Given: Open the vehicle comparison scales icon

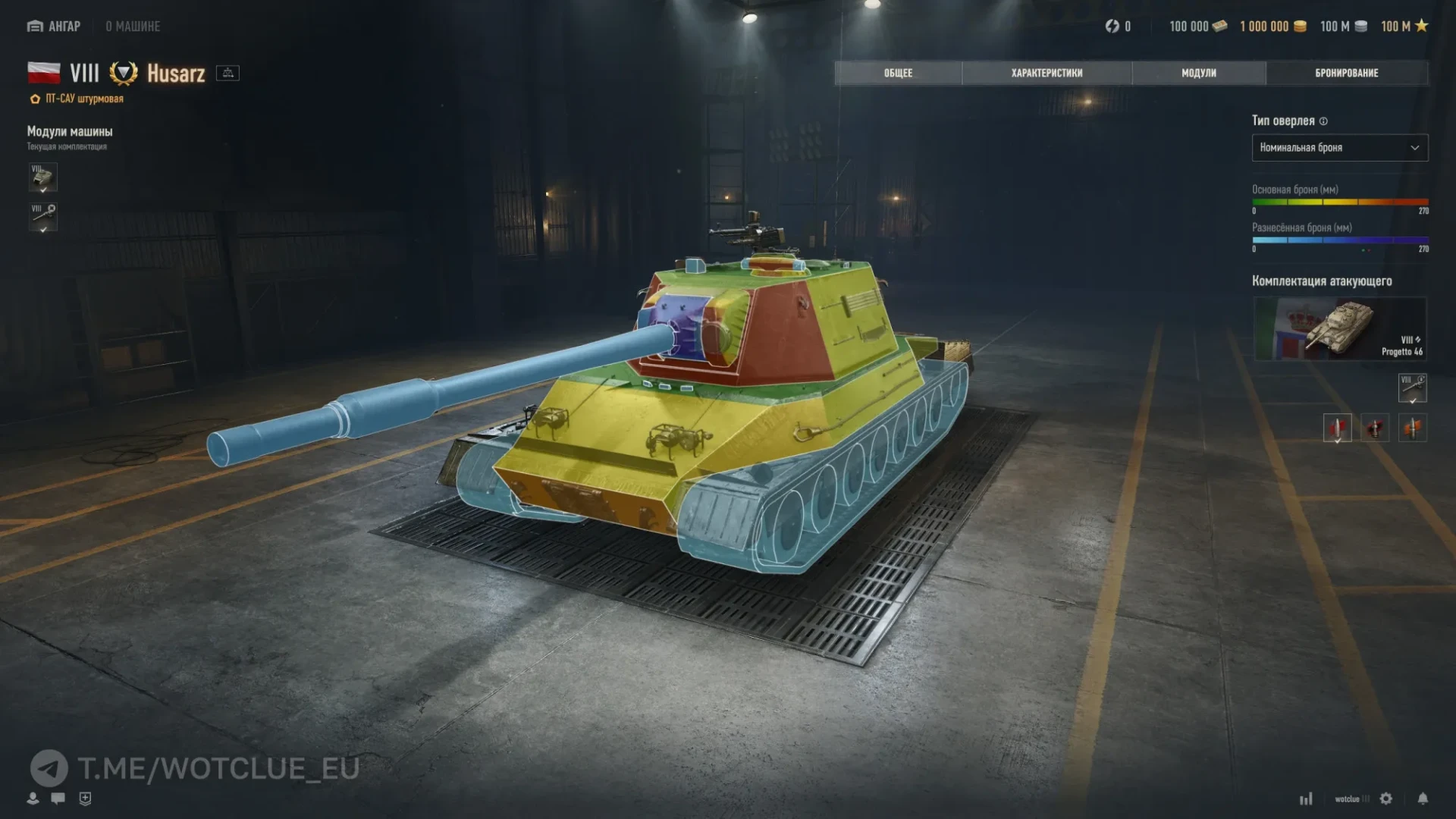Looking at the screenshot, I should tap(227, 73).
